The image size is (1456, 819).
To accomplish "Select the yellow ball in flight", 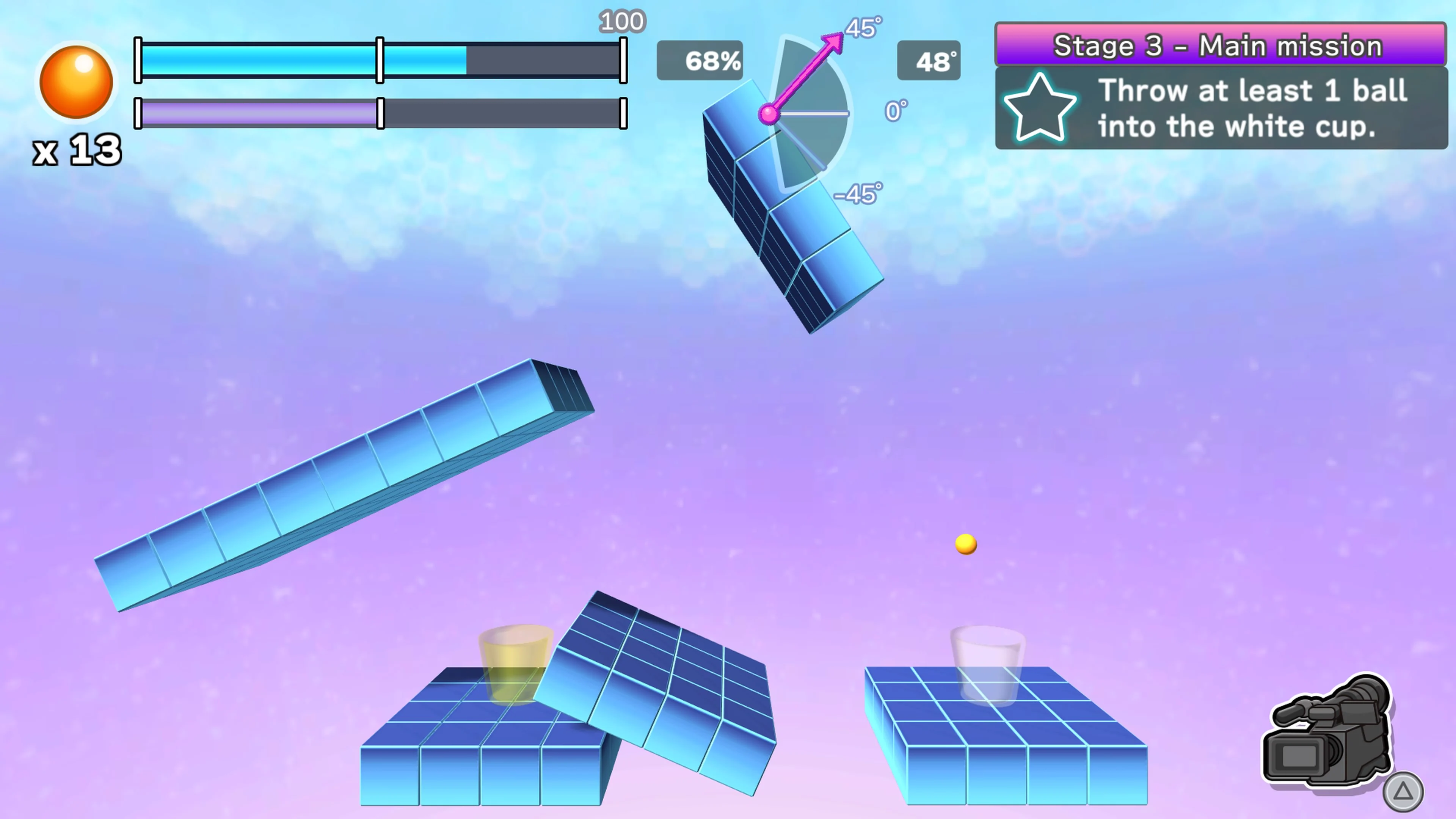I will [965, 544].
